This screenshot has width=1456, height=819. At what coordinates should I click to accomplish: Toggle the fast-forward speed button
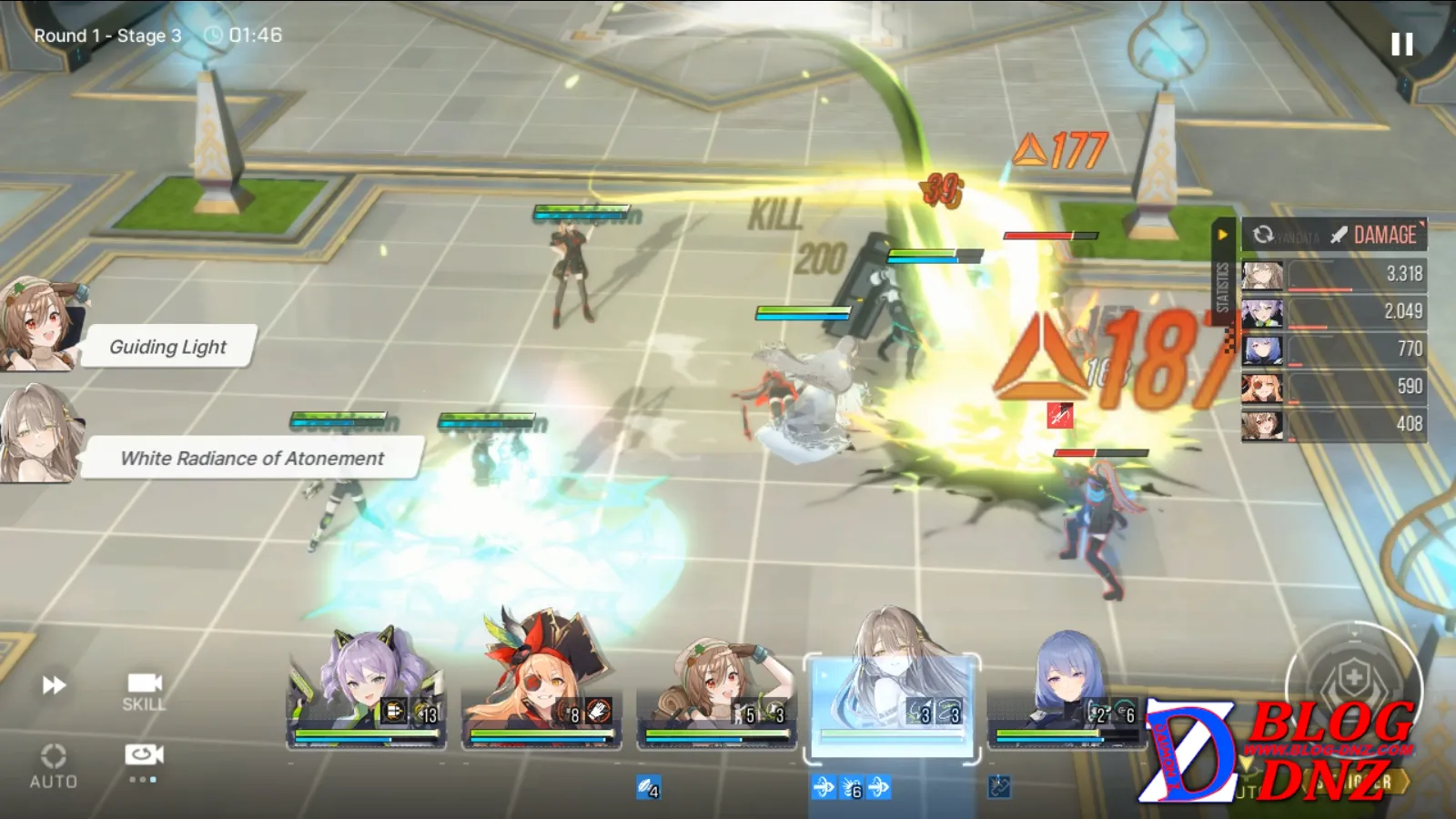[x=55, y=684]
